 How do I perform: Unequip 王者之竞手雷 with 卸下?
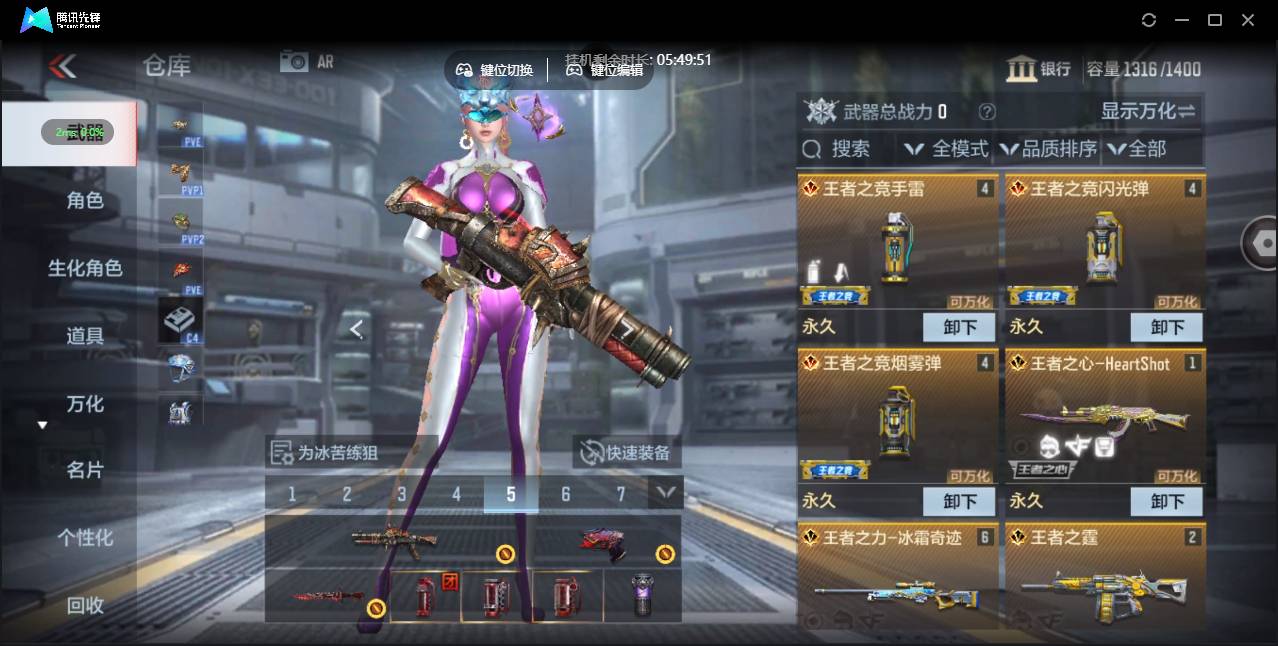(959, 327)
